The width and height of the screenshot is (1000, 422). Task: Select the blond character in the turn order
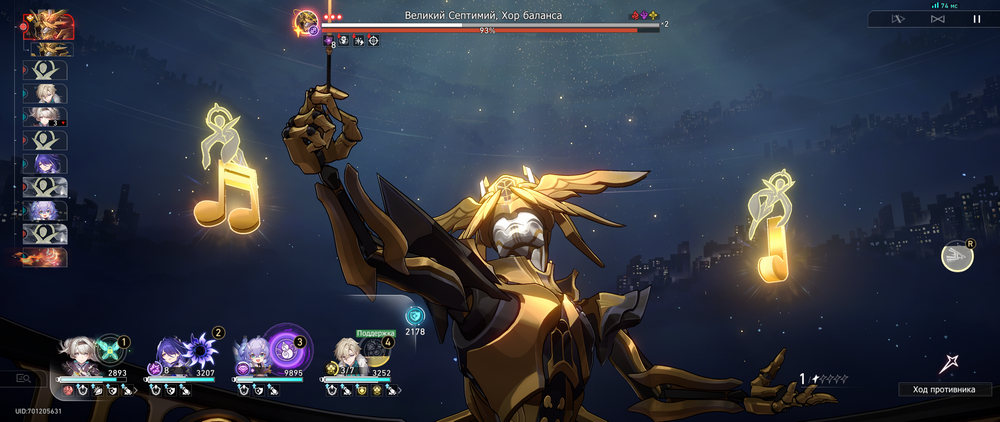tap(46, 93)
